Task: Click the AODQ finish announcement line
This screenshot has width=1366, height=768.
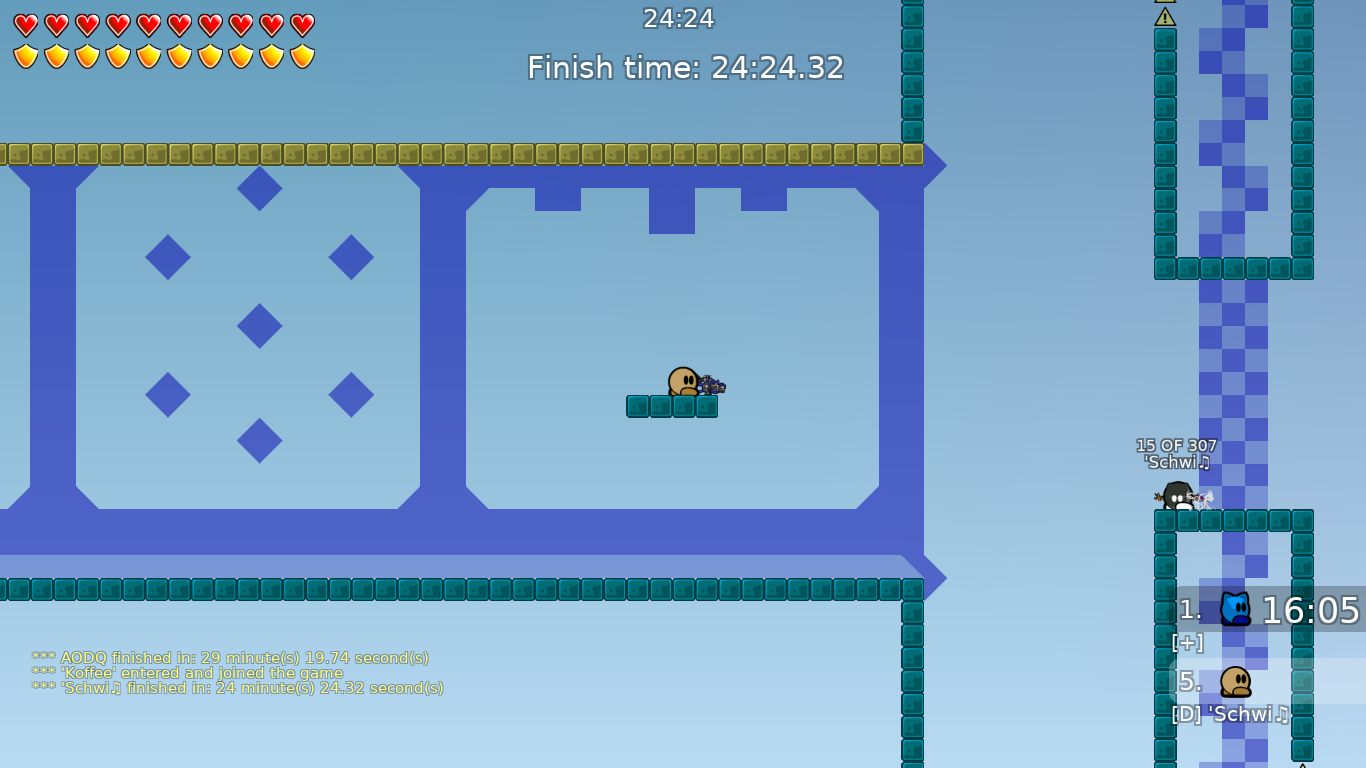Action: [230, 658]
